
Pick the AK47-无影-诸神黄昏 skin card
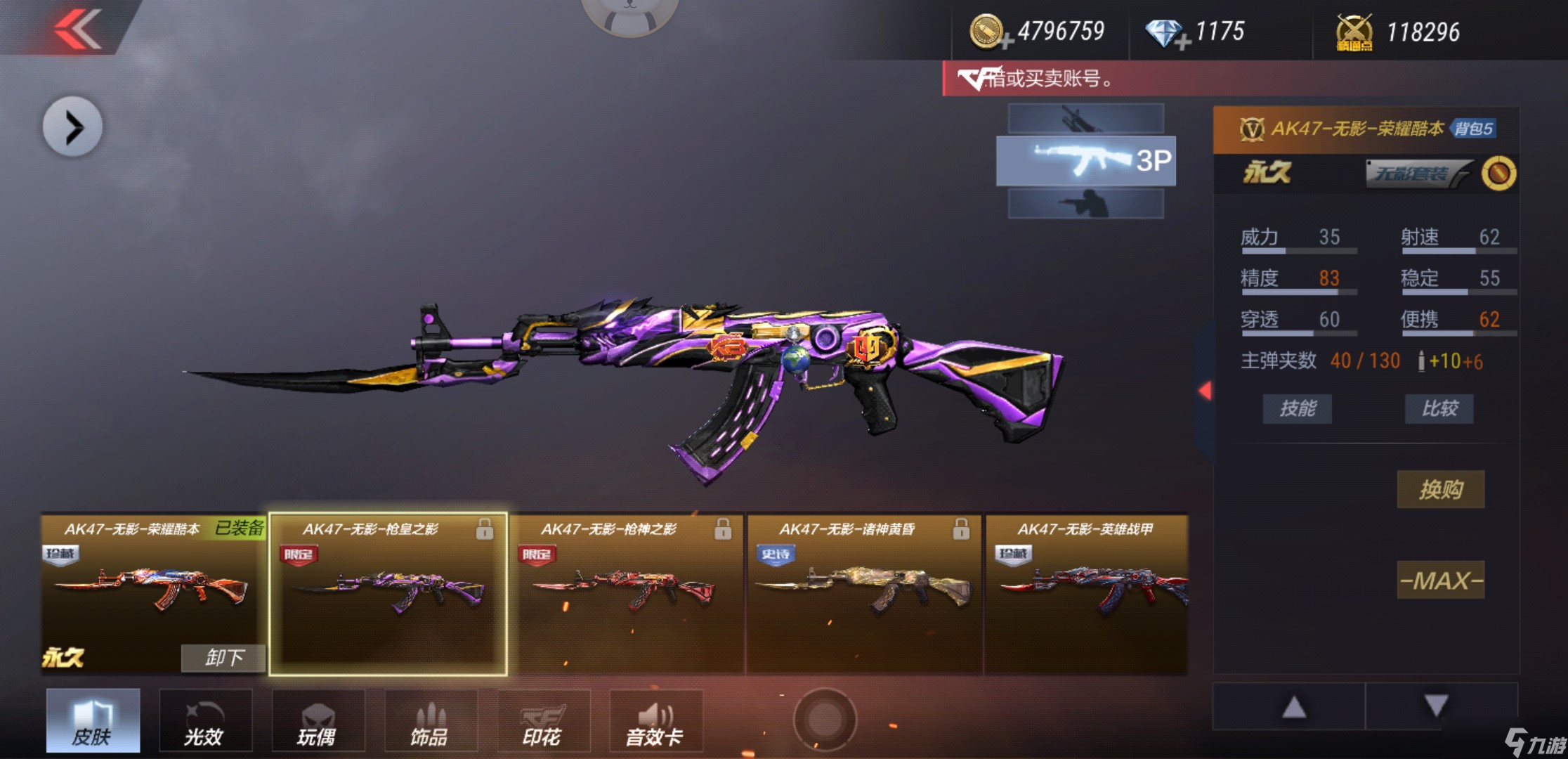pyautogui.click(x=864, y=595)
